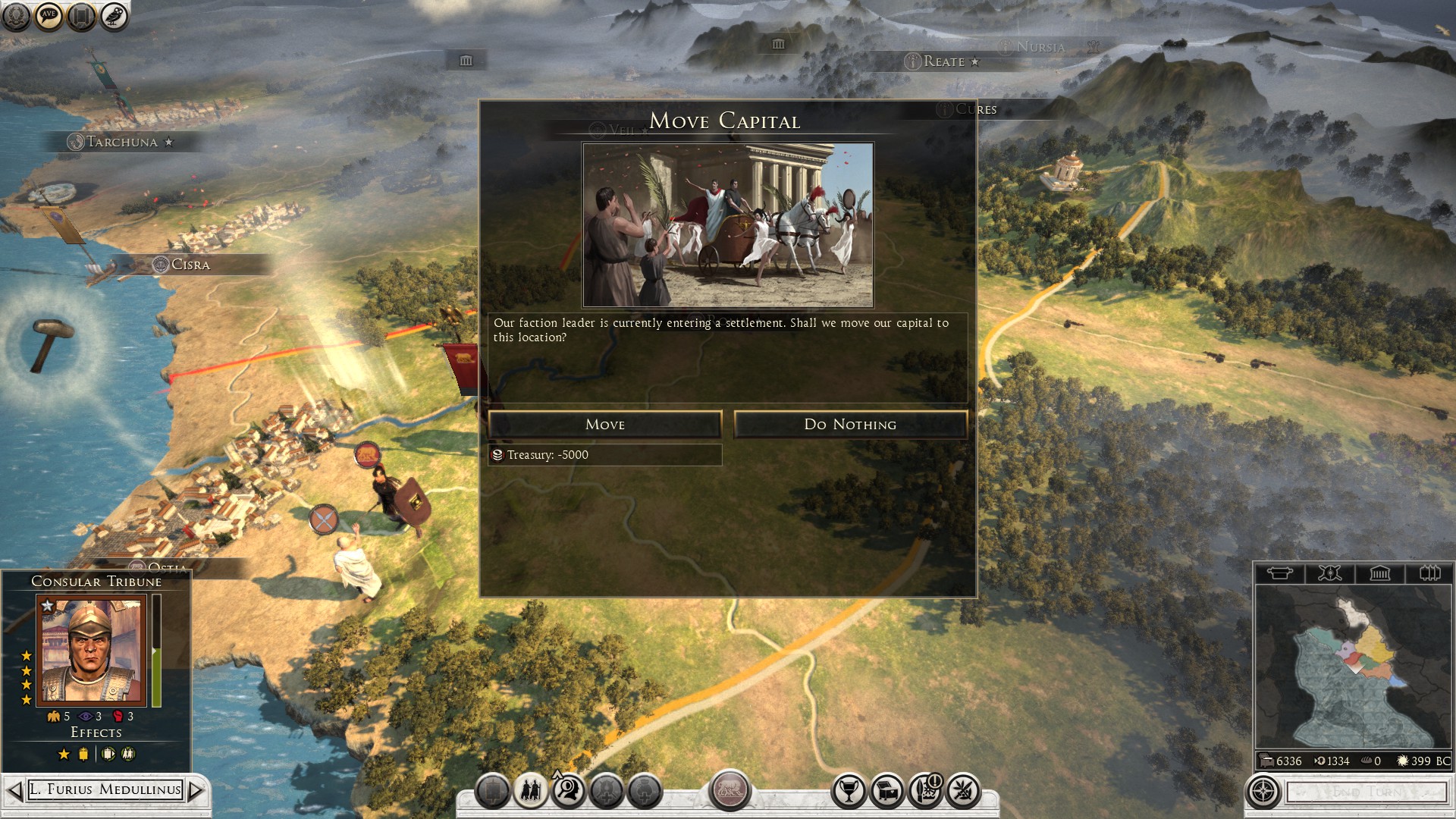The height and width of the screenshot is (819, 1456).
Task: Go to next character with right arrow
Action: click(196, 790)
